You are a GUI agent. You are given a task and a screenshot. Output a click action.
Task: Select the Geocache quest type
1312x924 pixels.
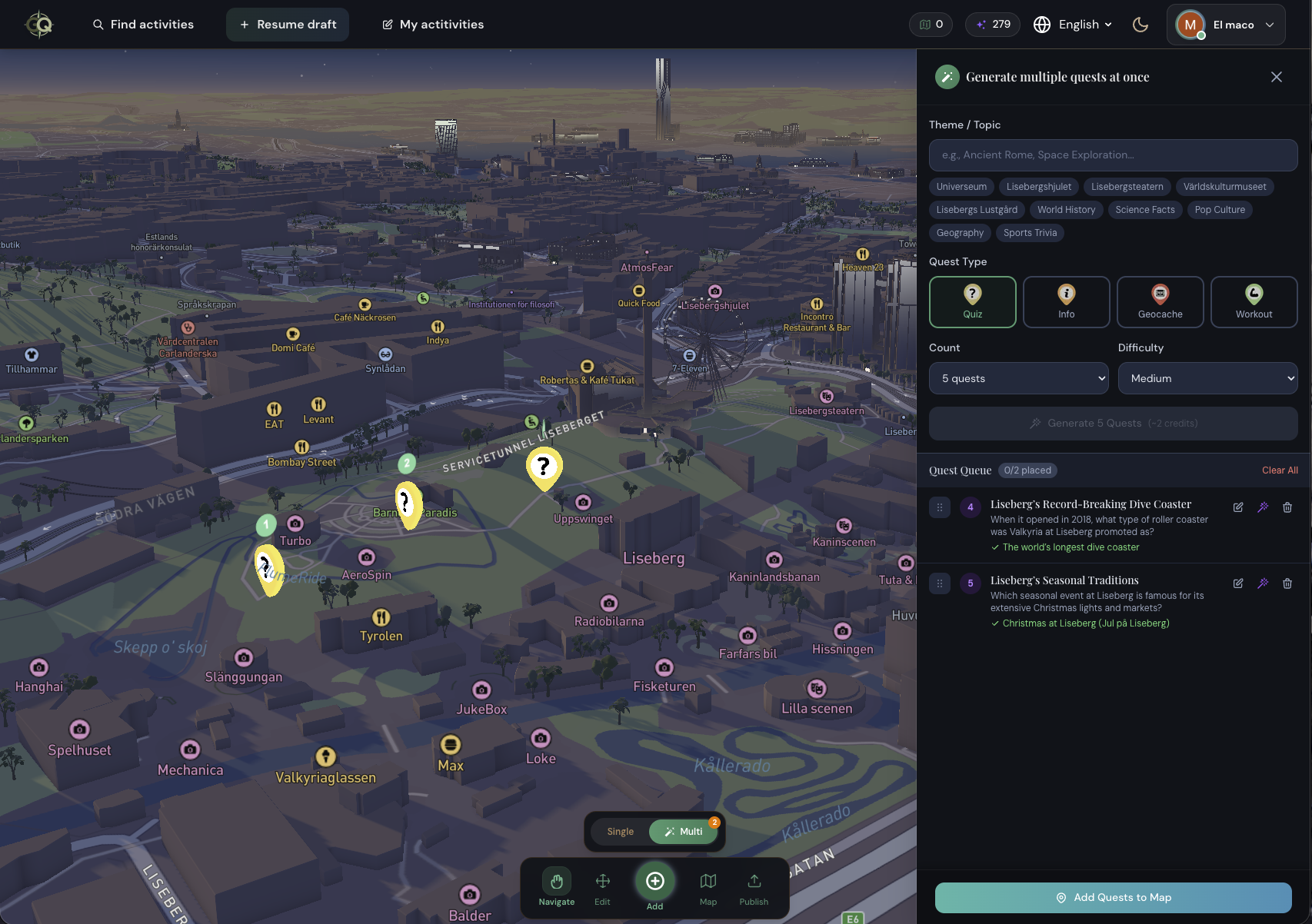[1160, 301]
